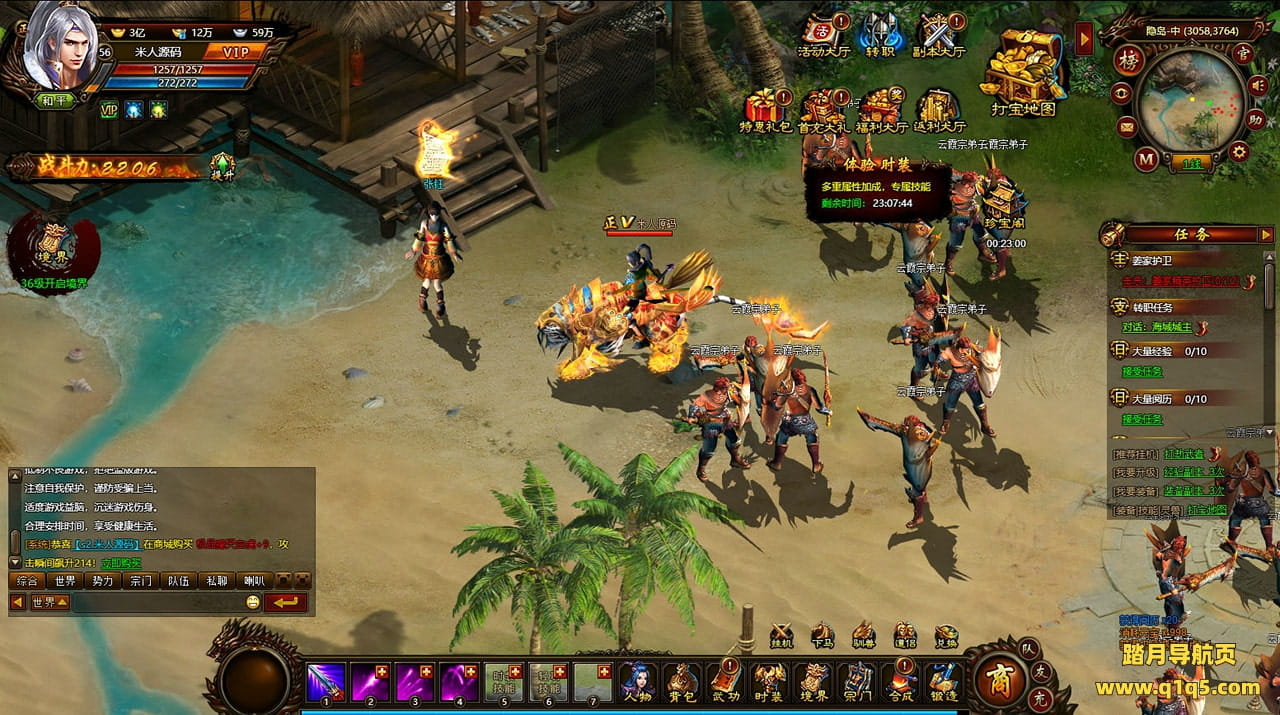
Task: Send chat with the red enter-arrow button
Action: point(286,602)
